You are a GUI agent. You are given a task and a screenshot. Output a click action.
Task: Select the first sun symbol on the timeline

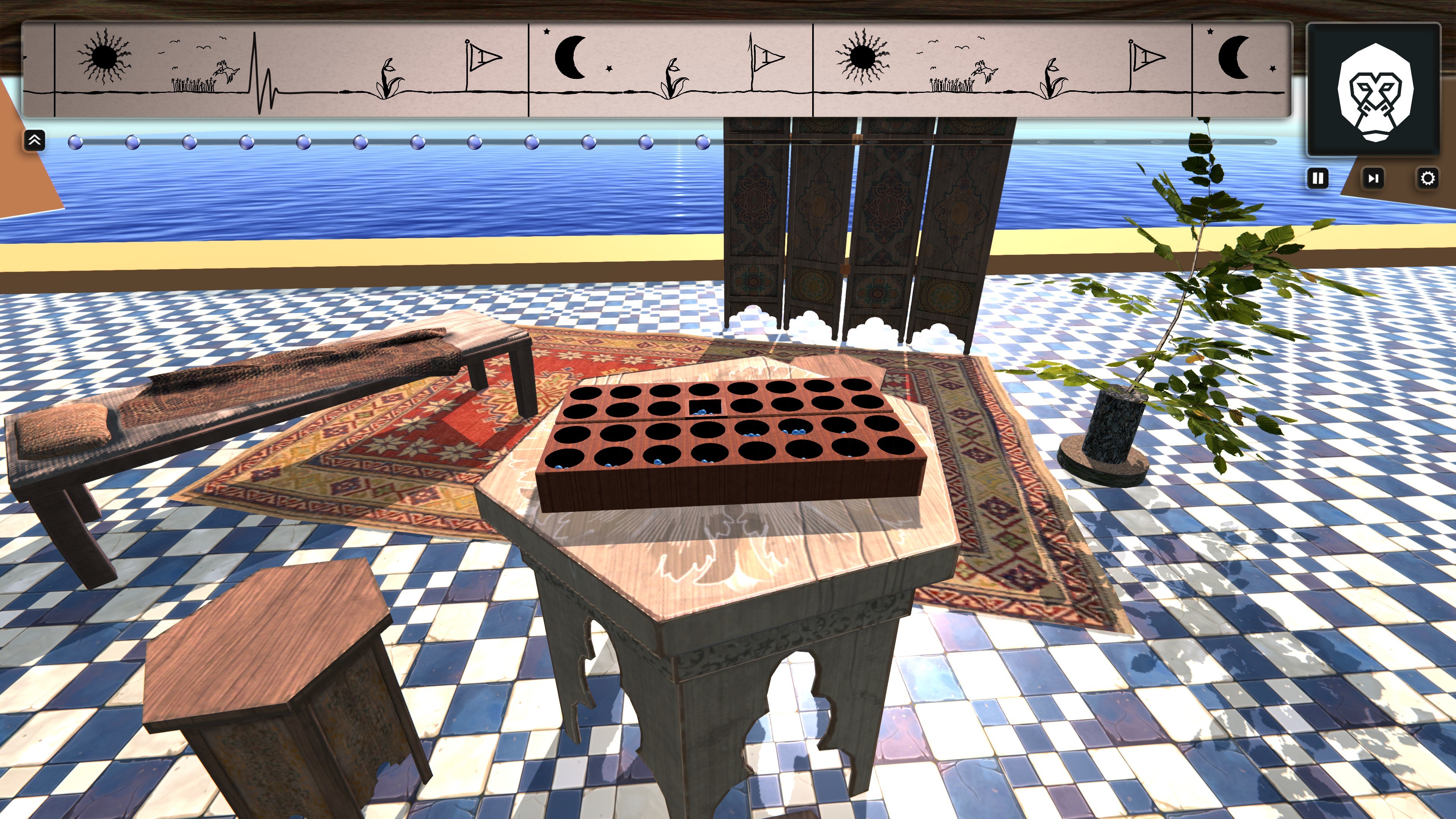[x=105, y=56]
